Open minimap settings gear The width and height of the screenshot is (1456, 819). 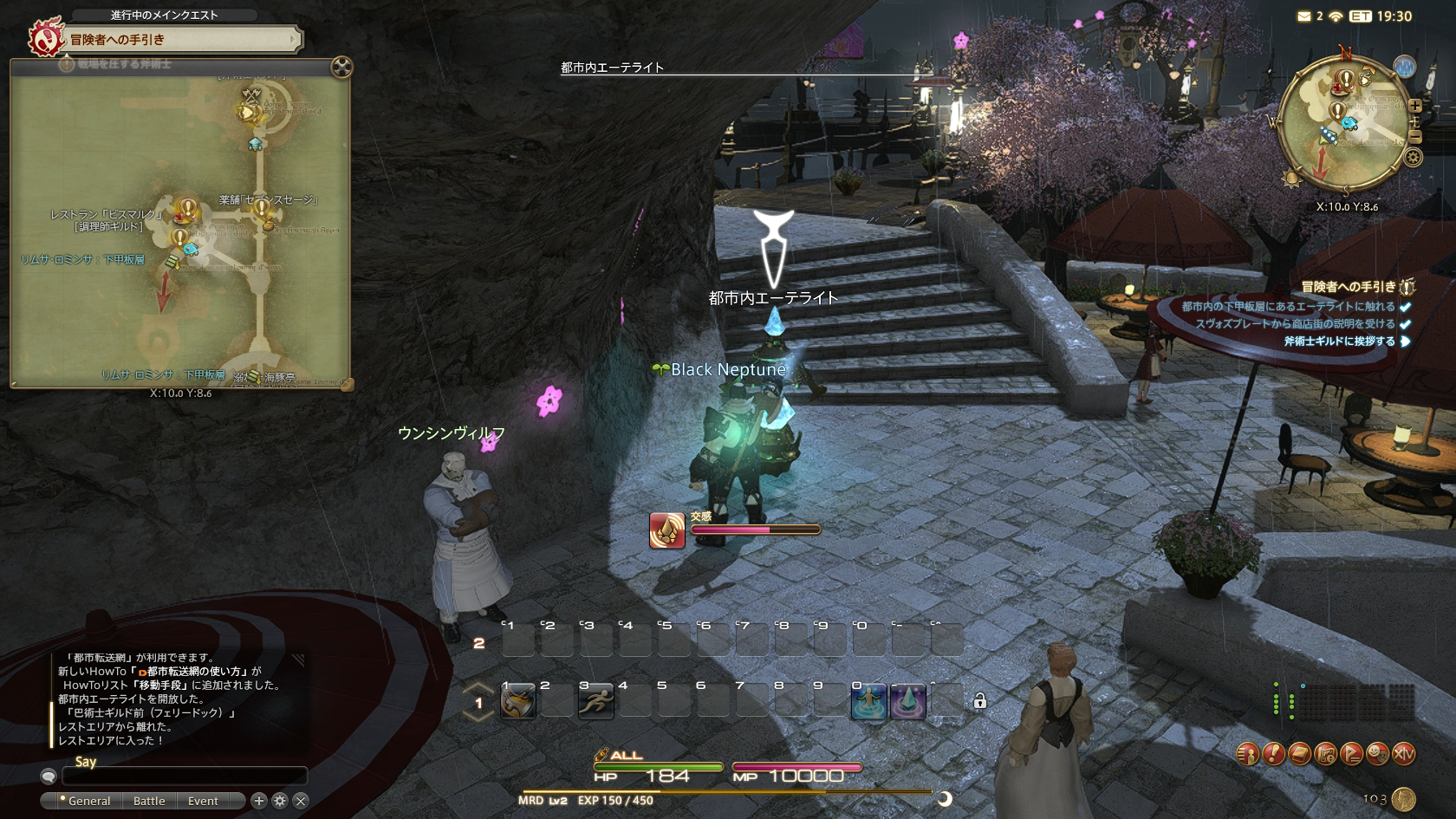click(x=1413, y=158)
